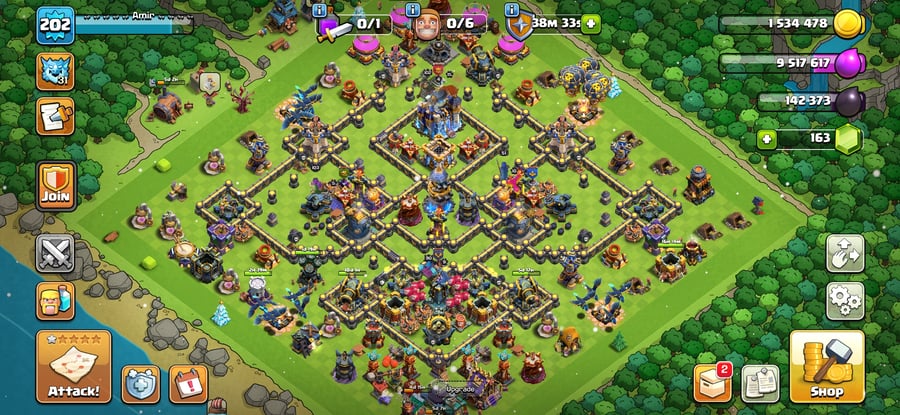Image resolution: width=900 pixels, height=415 pixels.
Task: Open the barbarian army overview button
Action: point(55,300)
